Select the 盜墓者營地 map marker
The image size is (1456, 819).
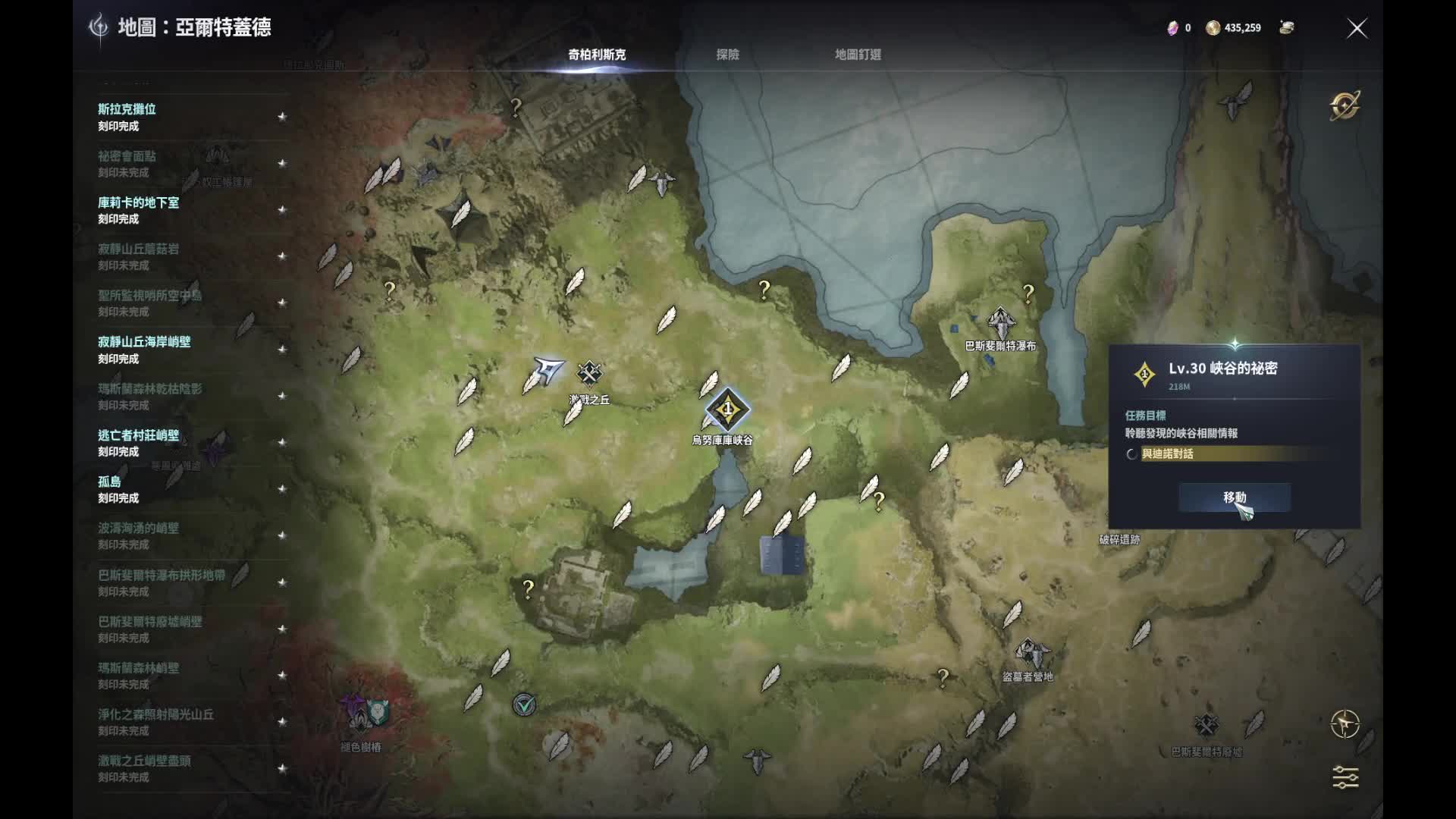tap(1031, 653)
